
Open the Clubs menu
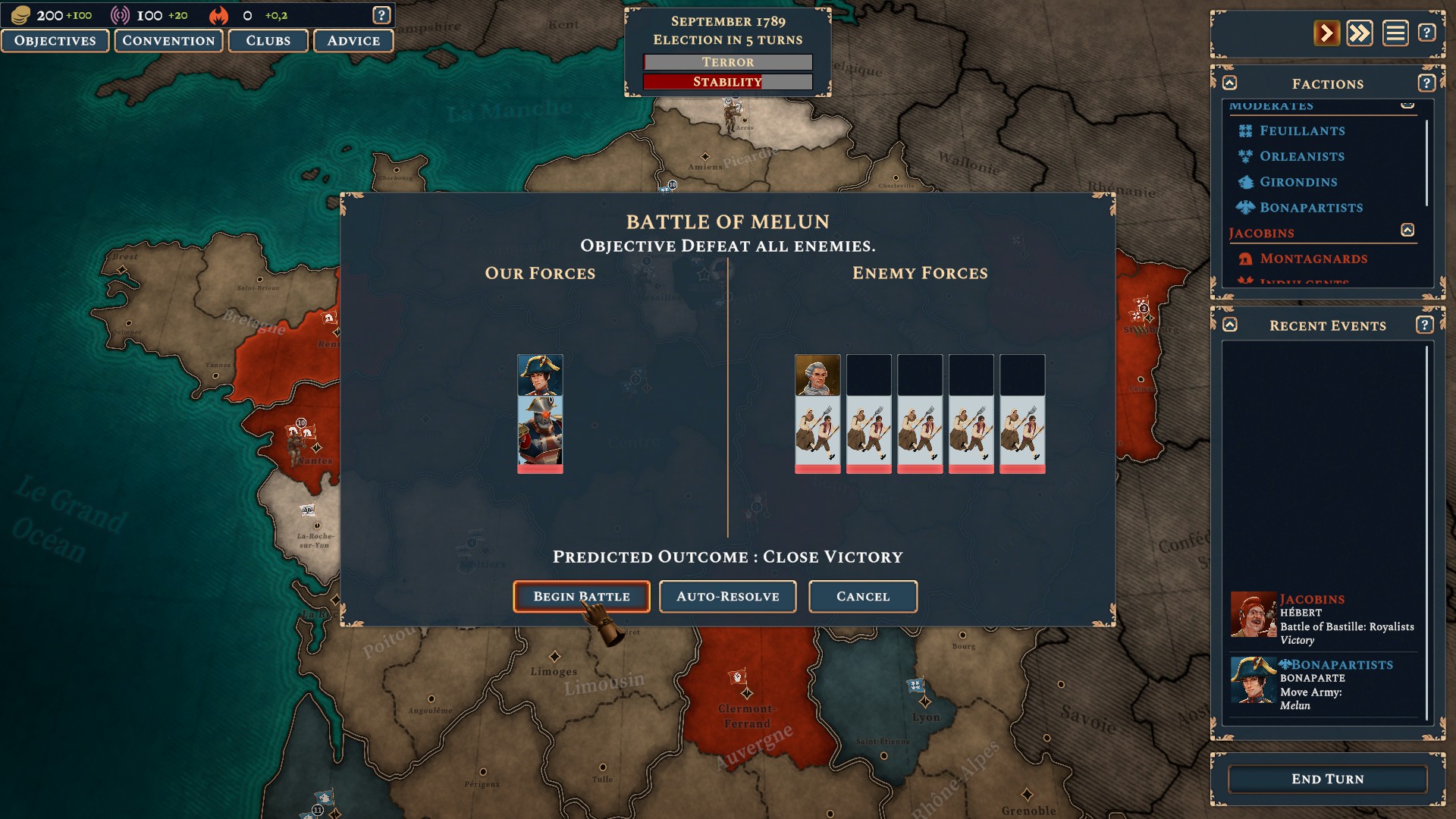(x=268, y=41)
